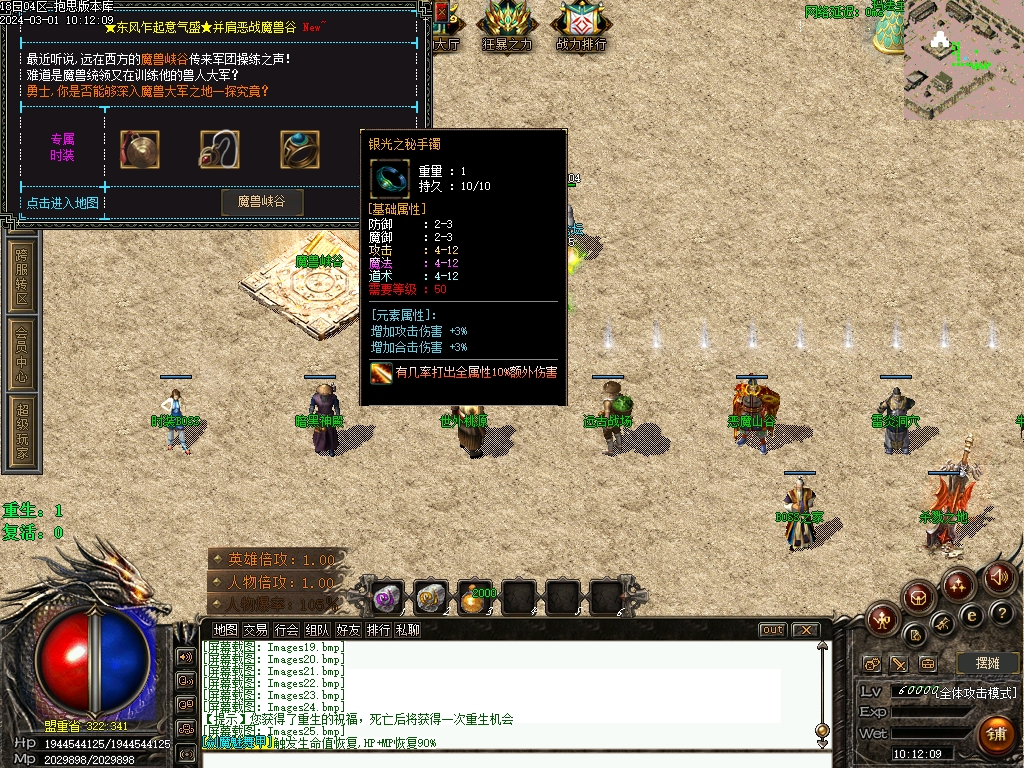The width and height of the screenshot is (1024, 768).
Task: Click the orange 铺 shop button
Action: point(995,735)
